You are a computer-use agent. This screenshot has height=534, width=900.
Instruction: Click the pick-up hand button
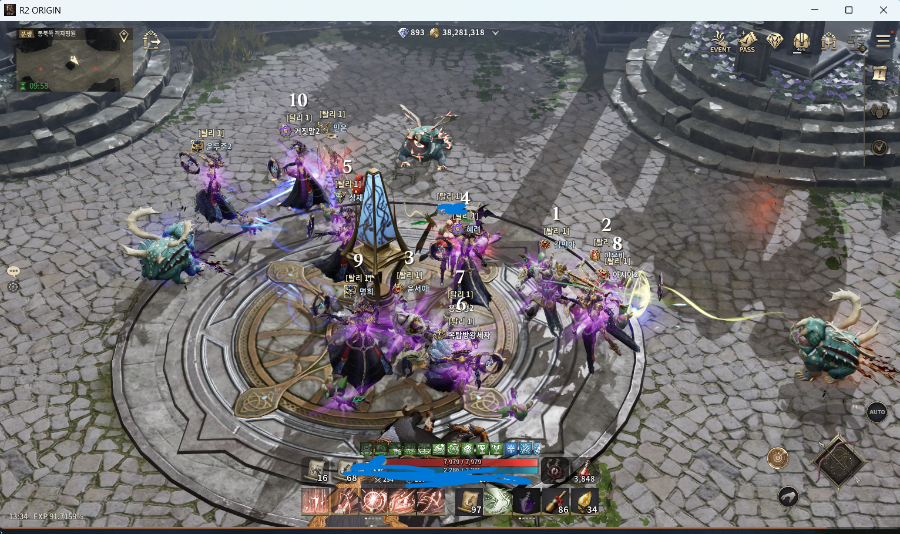[790, 496]
